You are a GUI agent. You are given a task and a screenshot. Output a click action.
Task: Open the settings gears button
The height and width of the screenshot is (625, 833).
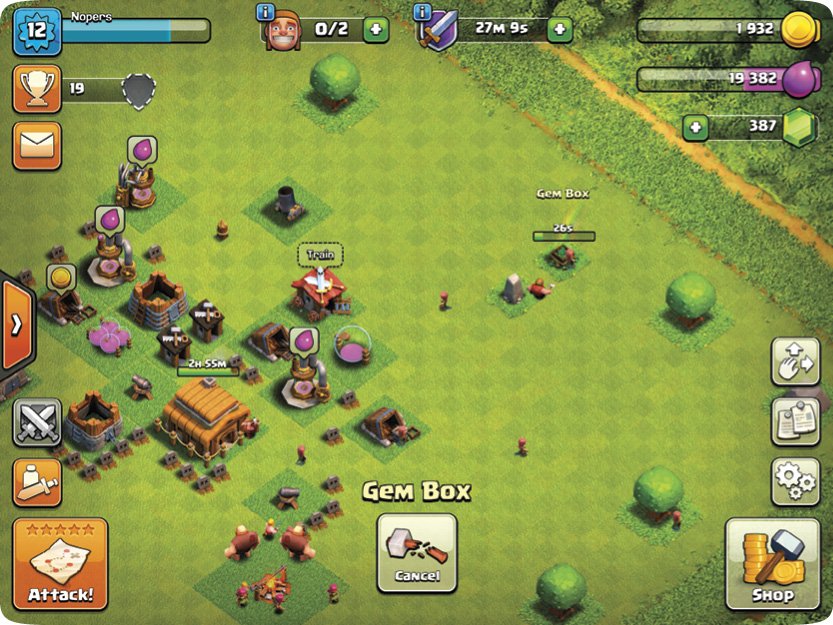(795, 480)
